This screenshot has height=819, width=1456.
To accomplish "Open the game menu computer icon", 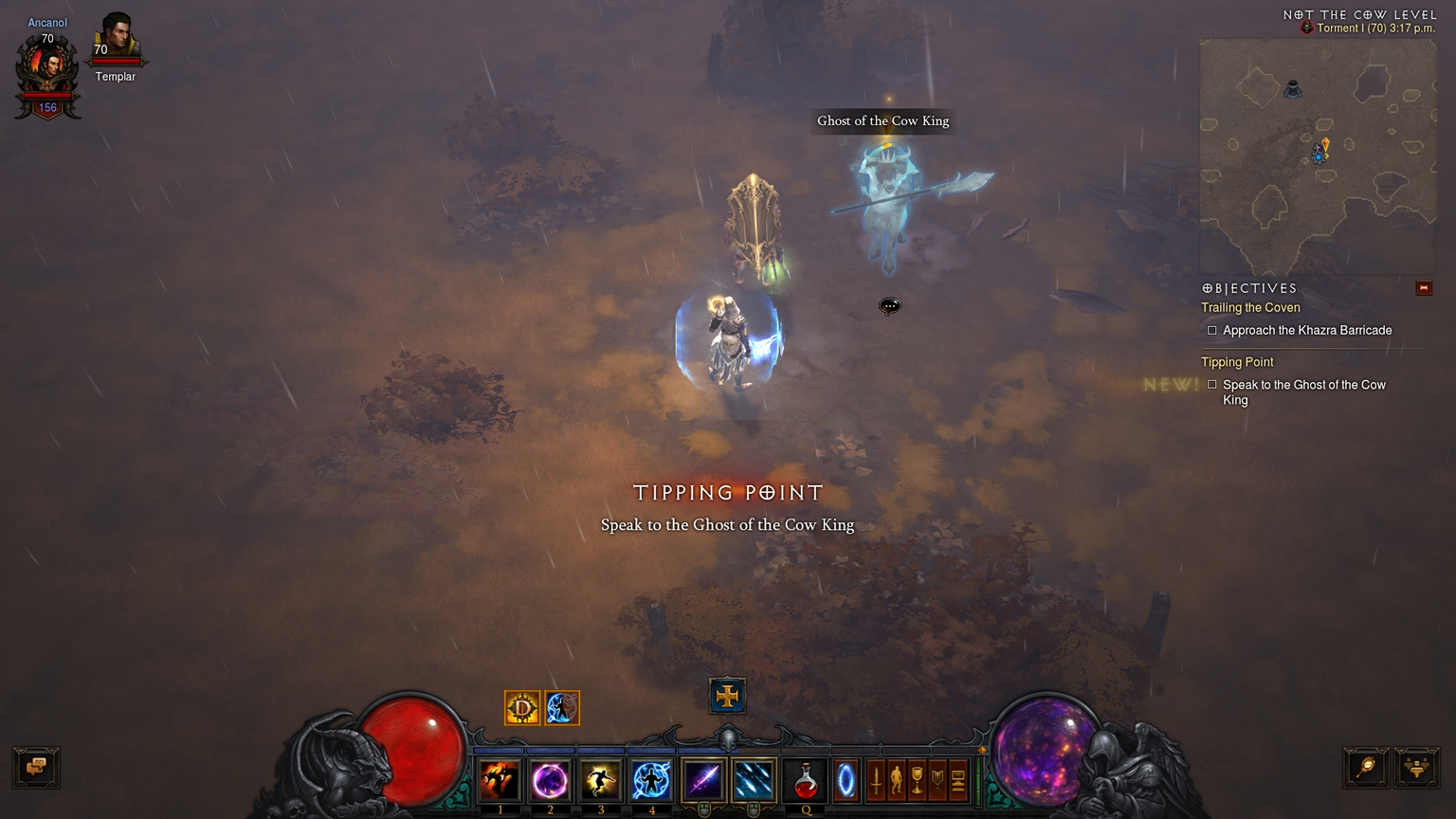I will (957, 780).
